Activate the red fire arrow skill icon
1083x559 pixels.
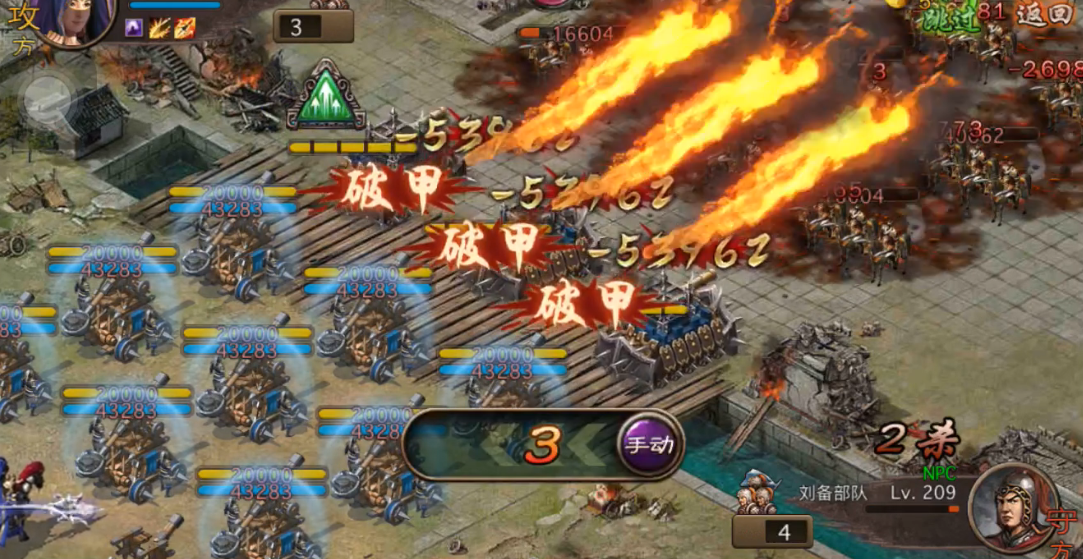point(184,29)
